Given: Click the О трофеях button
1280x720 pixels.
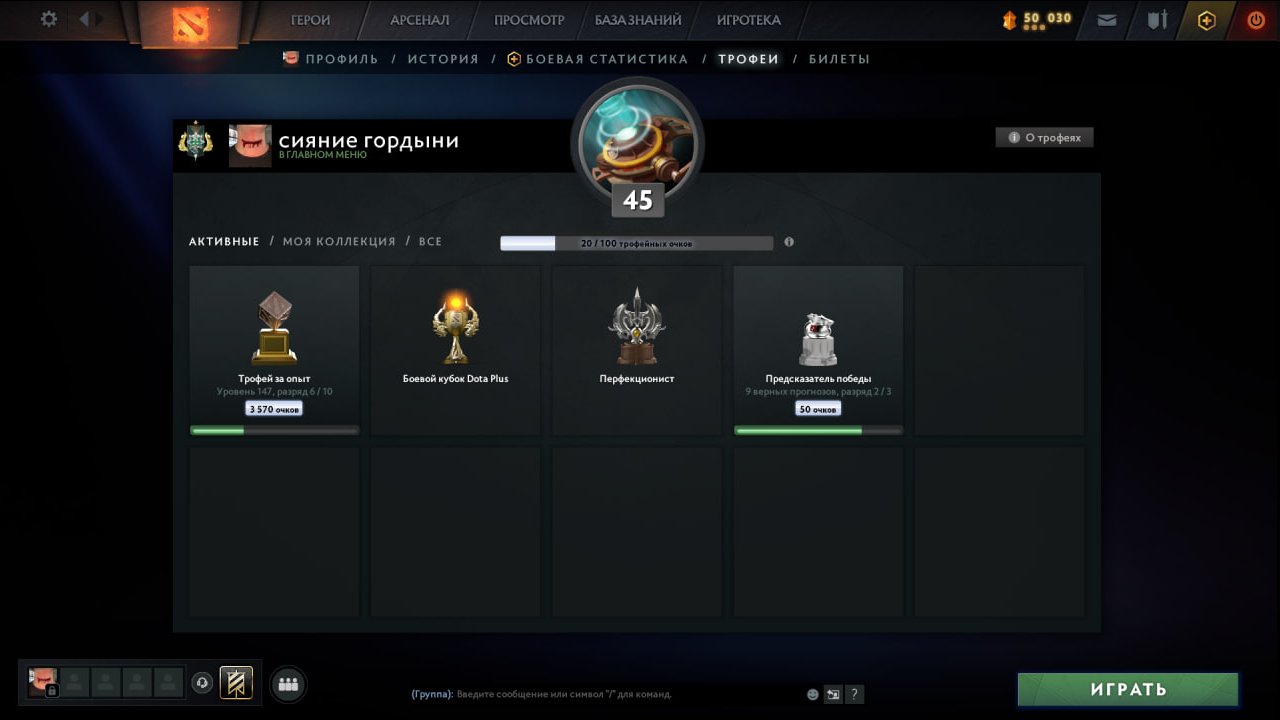Looking at the screenshot, I should 1044,137.
